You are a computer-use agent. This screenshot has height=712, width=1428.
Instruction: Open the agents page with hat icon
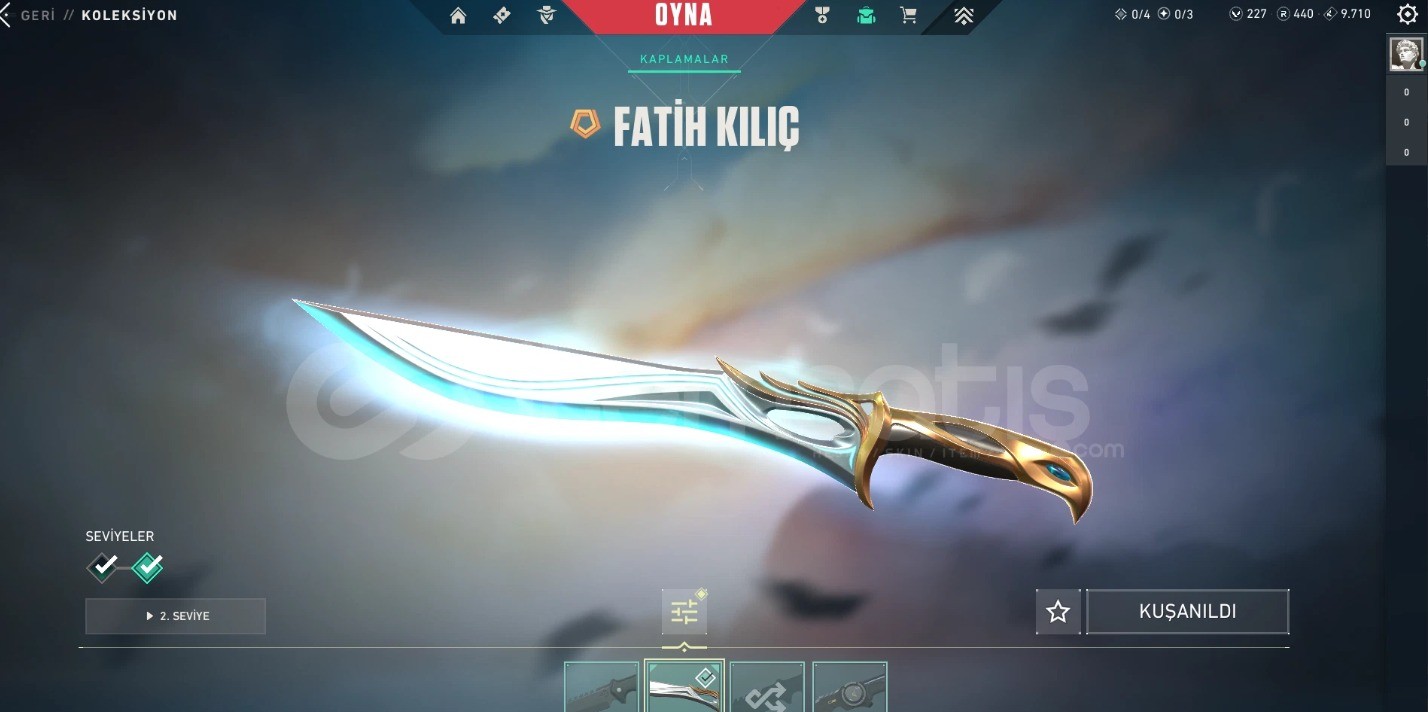[545, 15]
